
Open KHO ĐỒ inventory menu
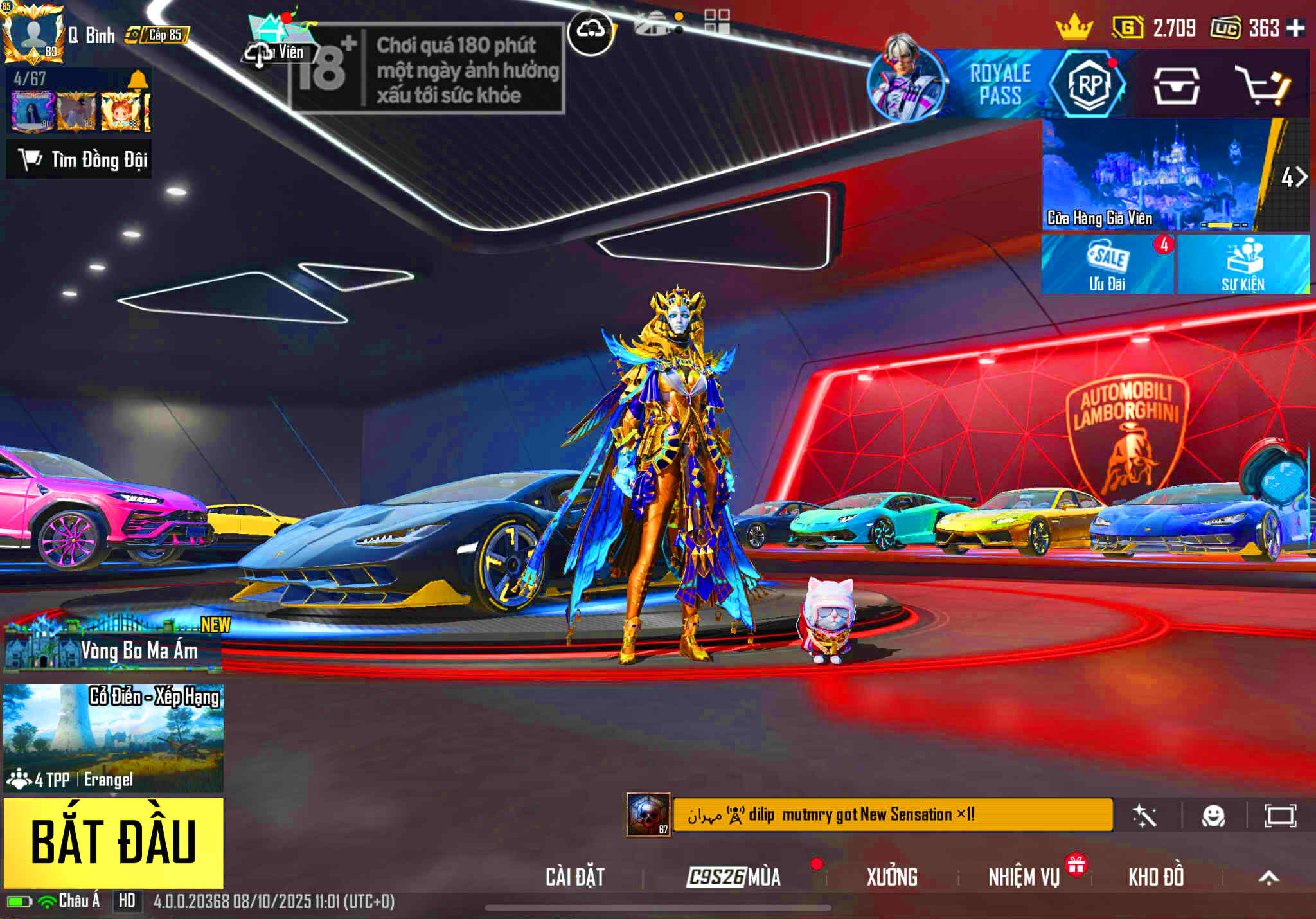pos(1156,877)
